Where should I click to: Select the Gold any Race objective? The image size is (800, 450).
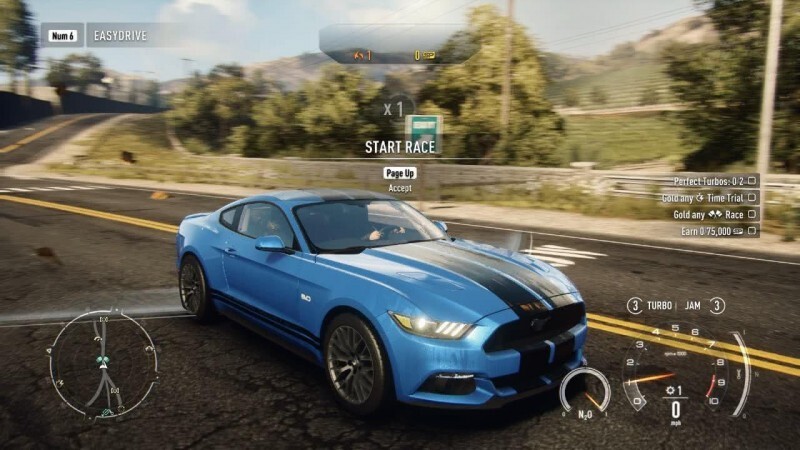709,214
